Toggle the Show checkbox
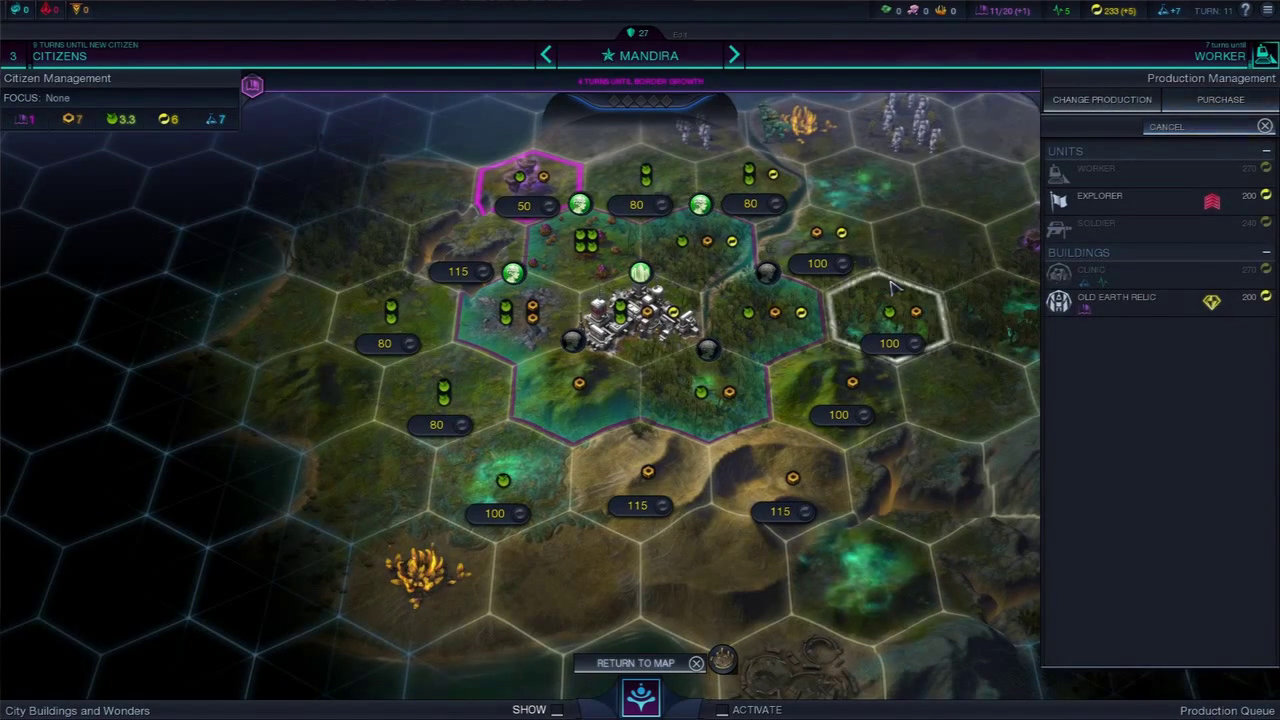 557,710
